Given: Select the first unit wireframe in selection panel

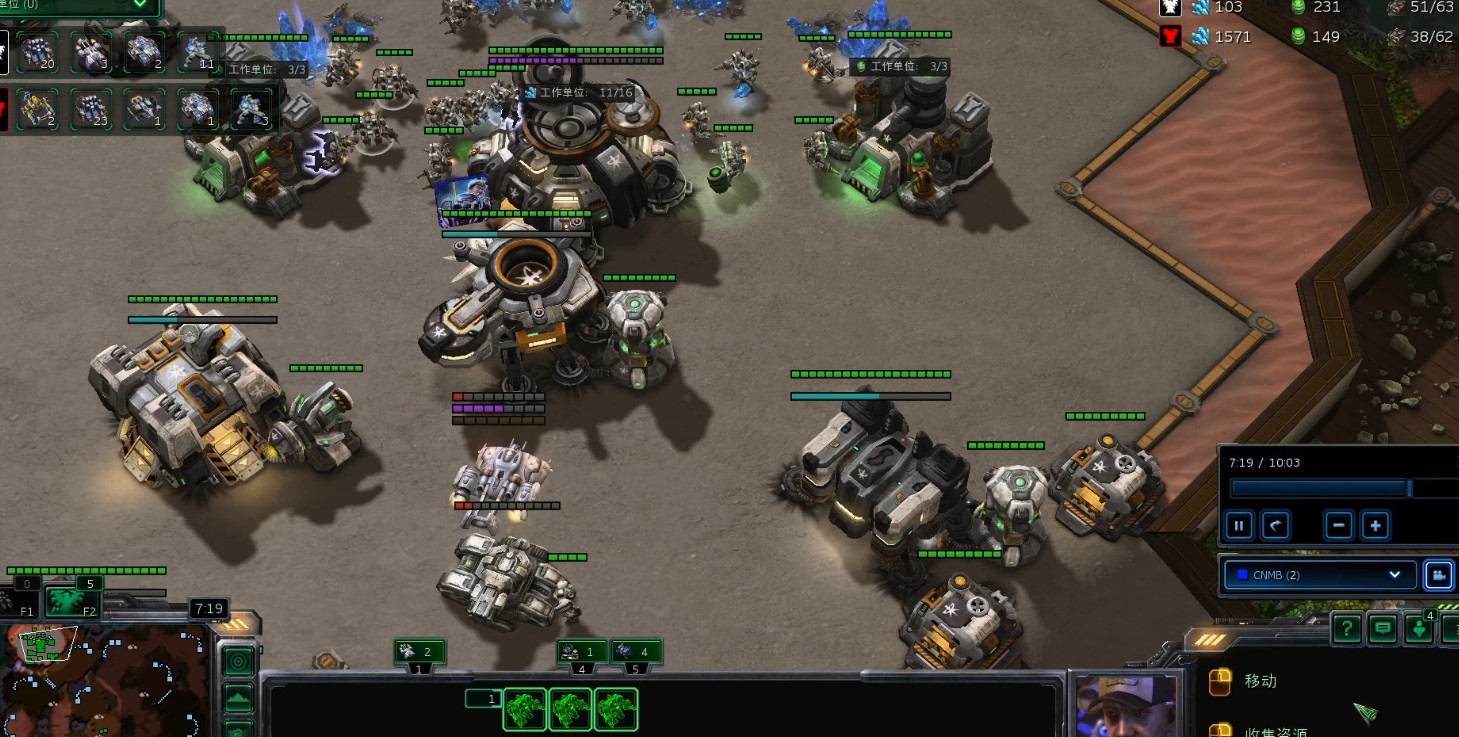Looking at the screenshot, I should coord(524,710).
